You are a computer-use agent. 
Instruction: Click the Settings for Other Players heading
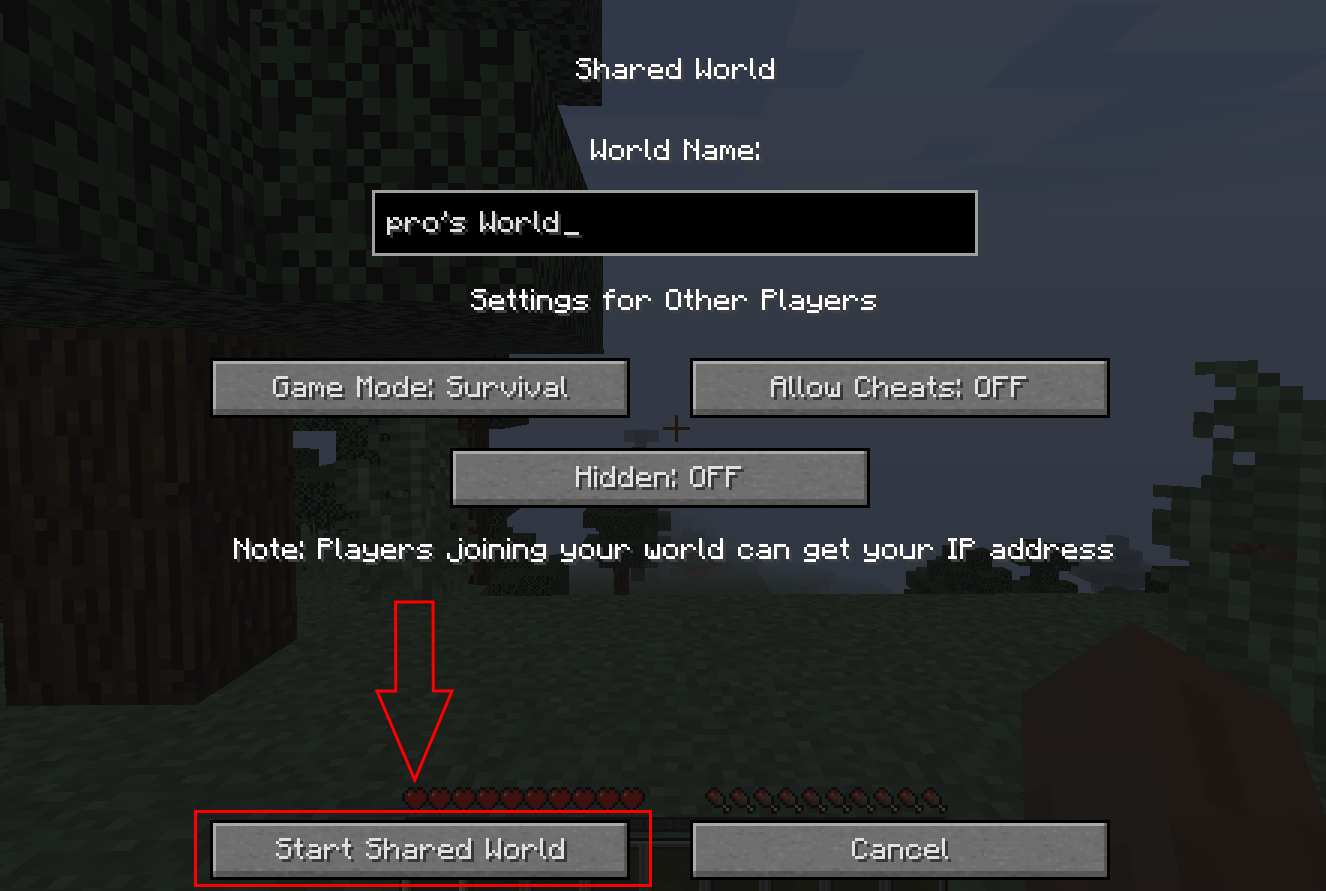(673, 300)
